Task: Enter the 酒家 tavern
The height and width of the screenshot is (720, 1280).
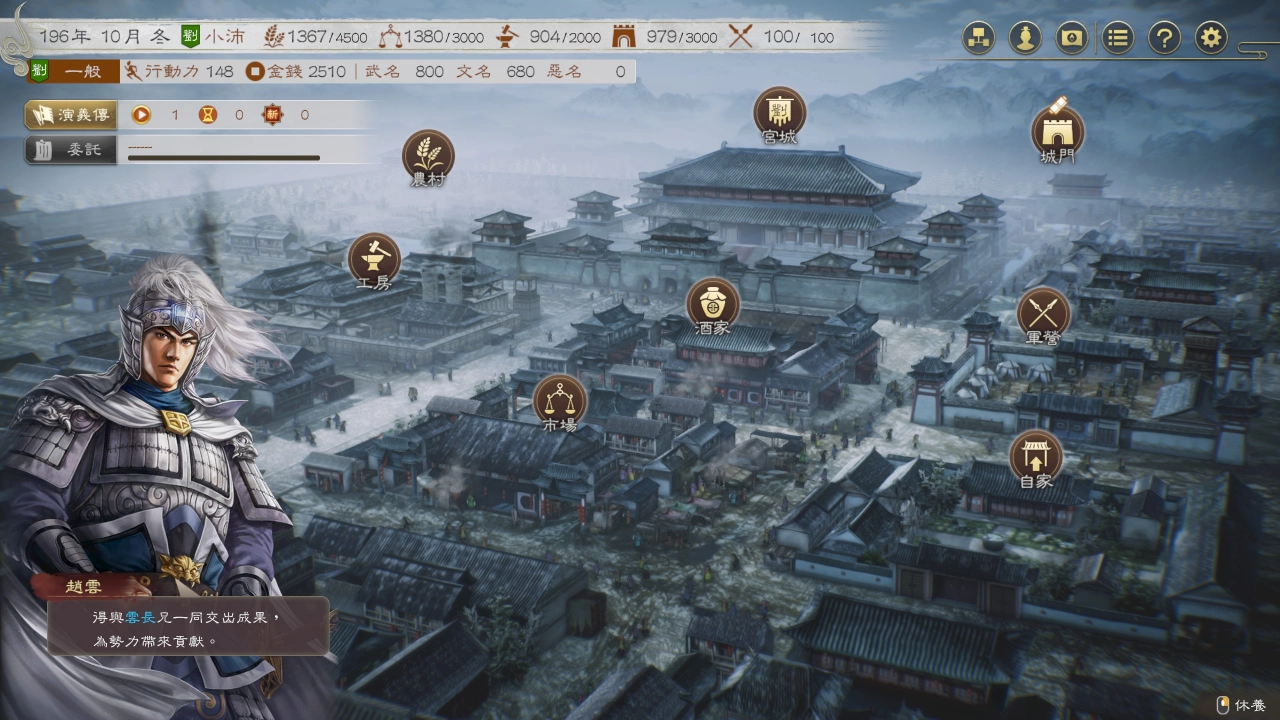Action: pyautogui.click(x=713, y=305)
